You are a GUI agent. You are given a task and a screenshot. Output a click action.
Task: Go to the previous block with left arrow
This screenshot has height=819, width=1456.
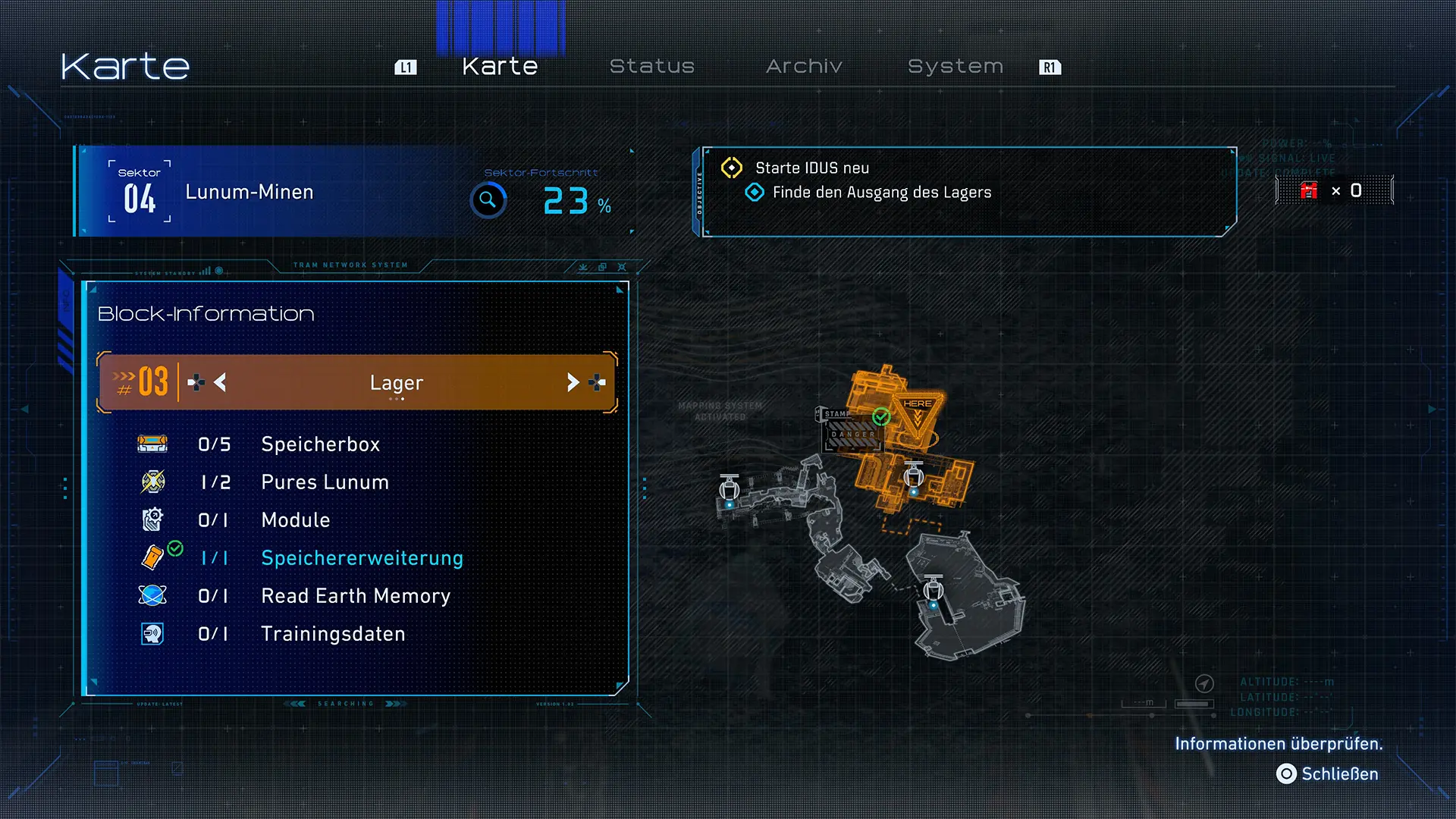(x=220, y=383)
